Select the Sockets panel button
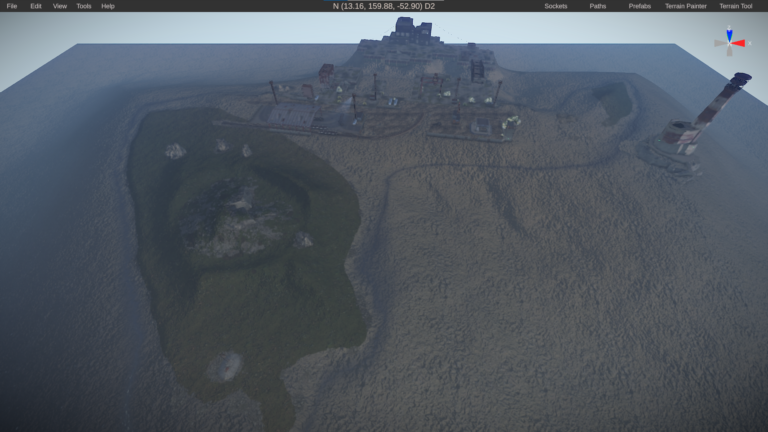 556,6
